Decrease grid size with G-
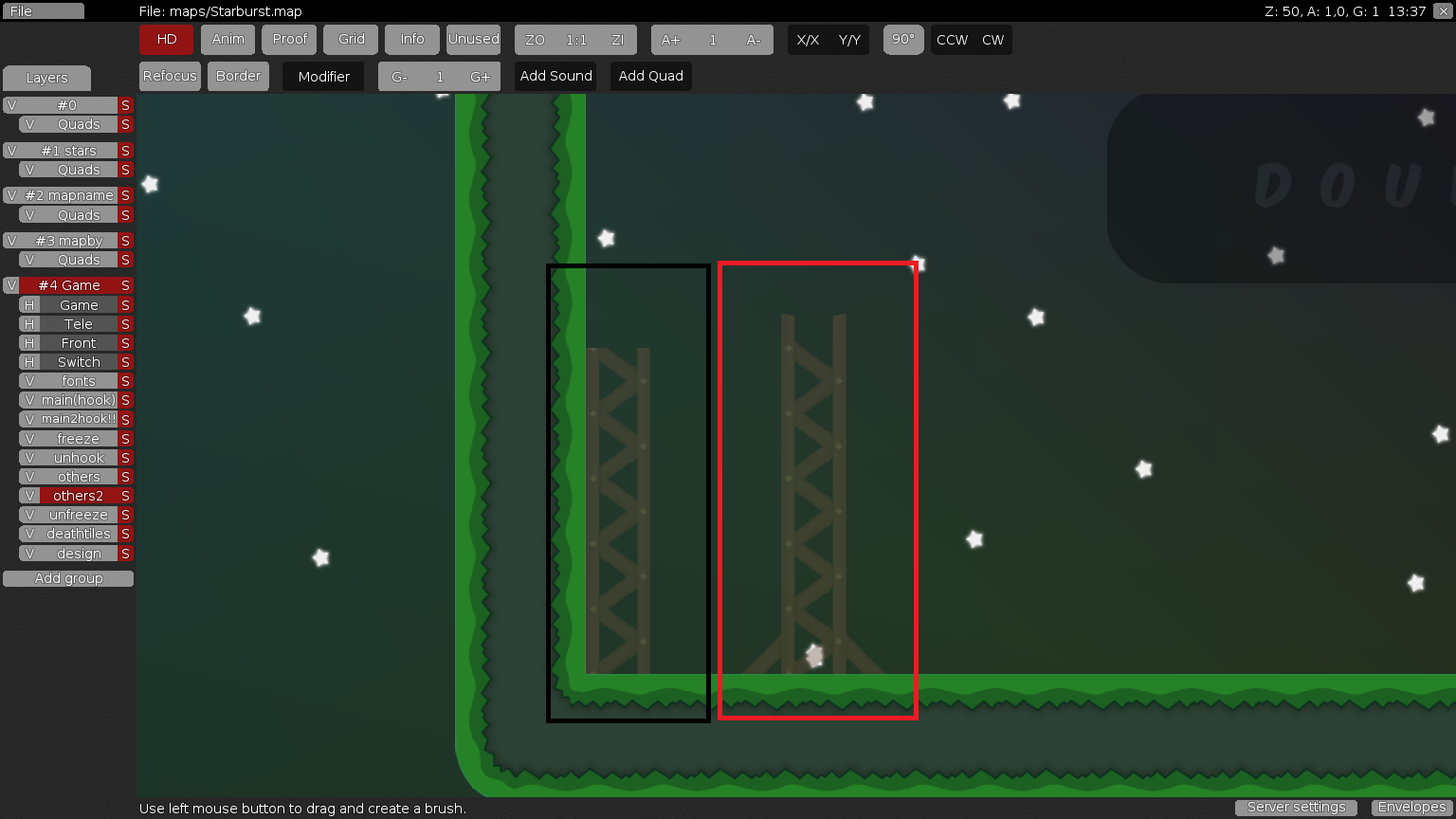 tap(398, 76)
